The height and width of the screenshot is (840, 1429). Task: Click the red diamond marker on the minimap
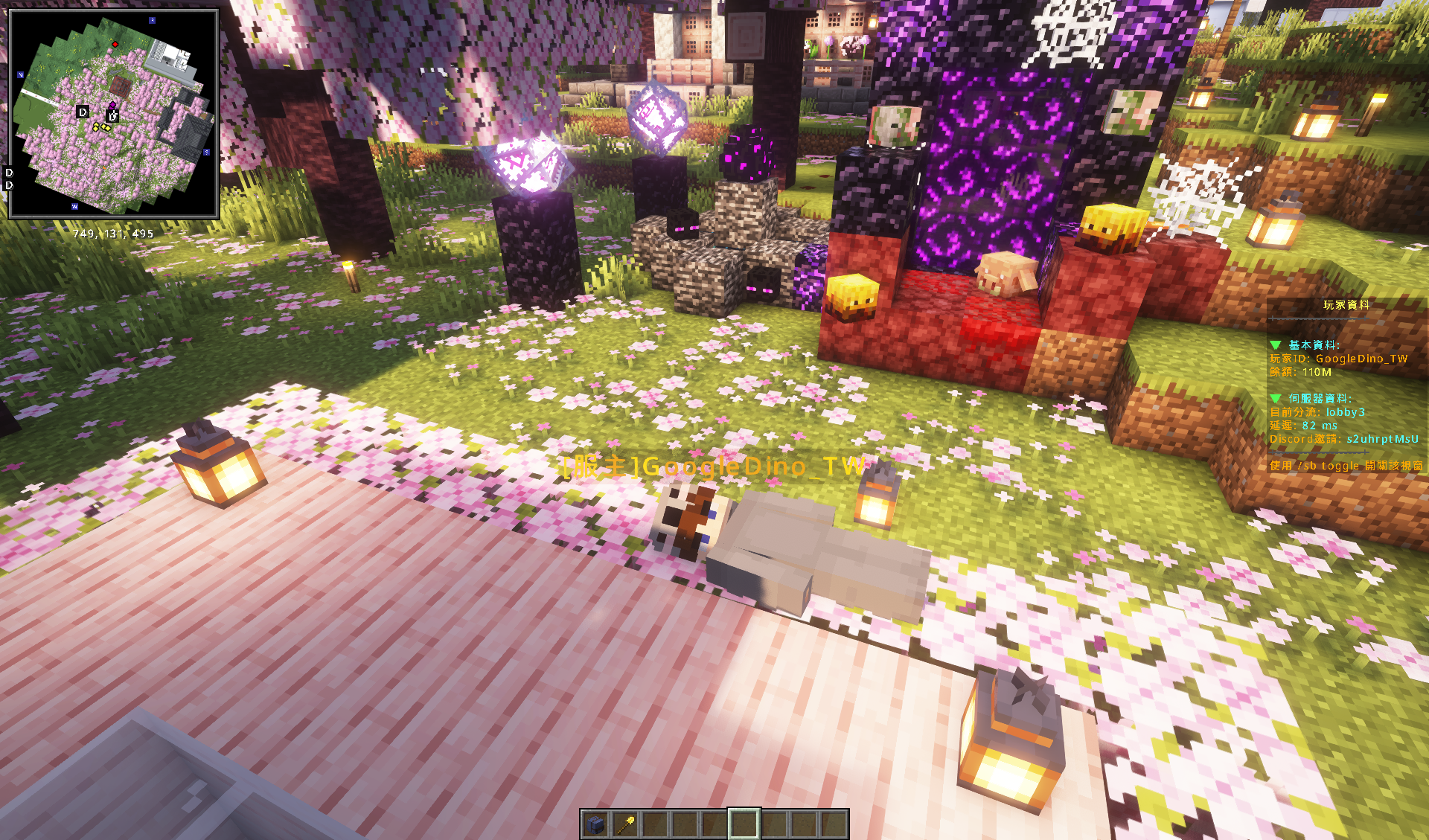point(115,45)
